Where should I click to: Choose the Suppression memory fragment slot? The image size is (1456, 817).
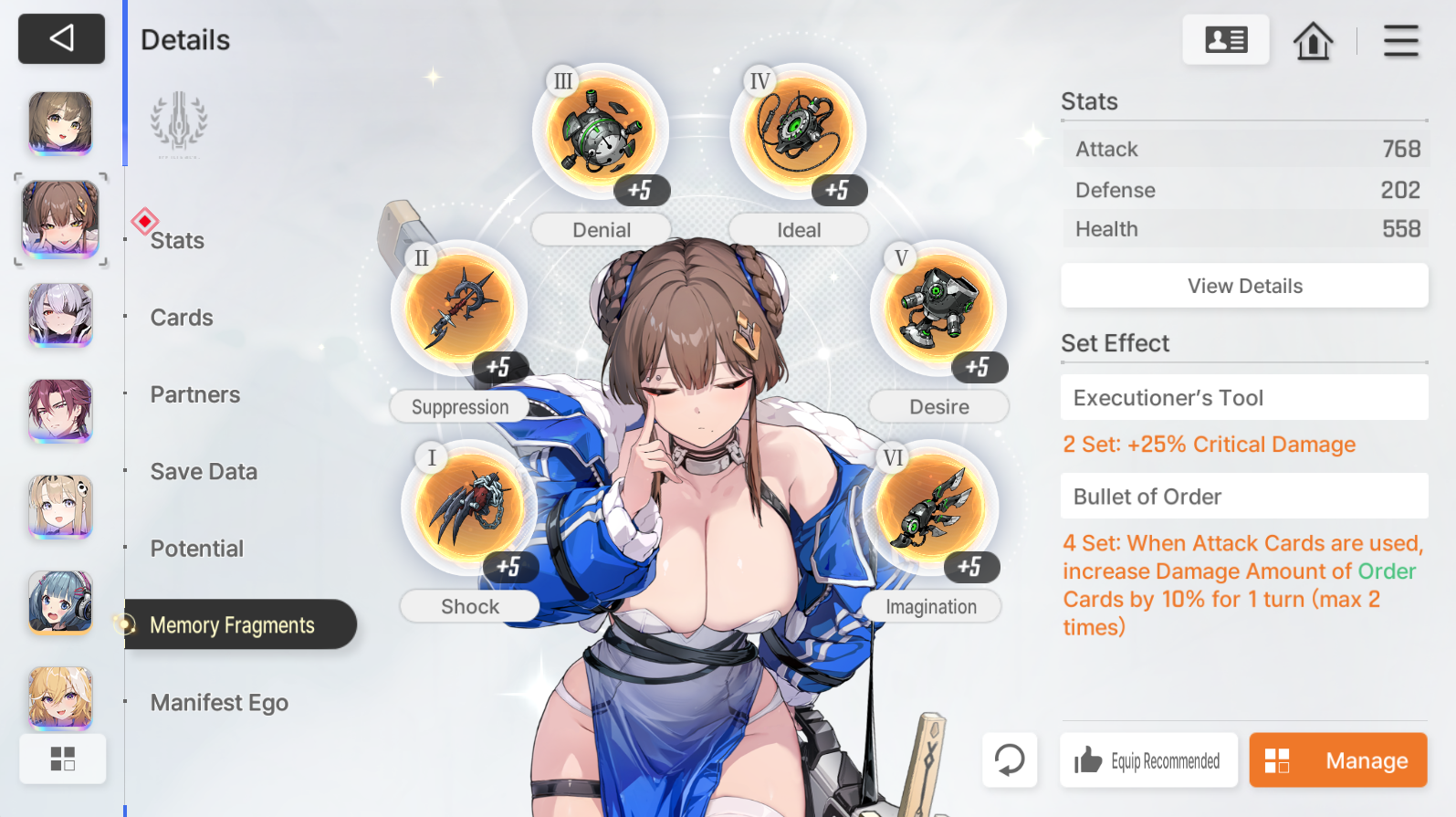click(x=458, y=309)
